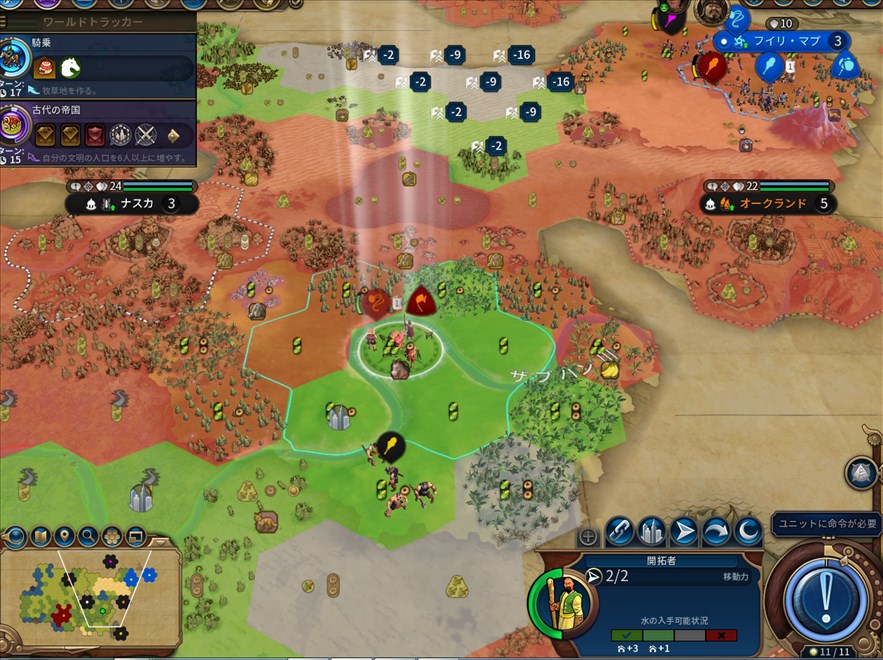Open the map search magnifier
883x660 pixels.
(88, 537)
